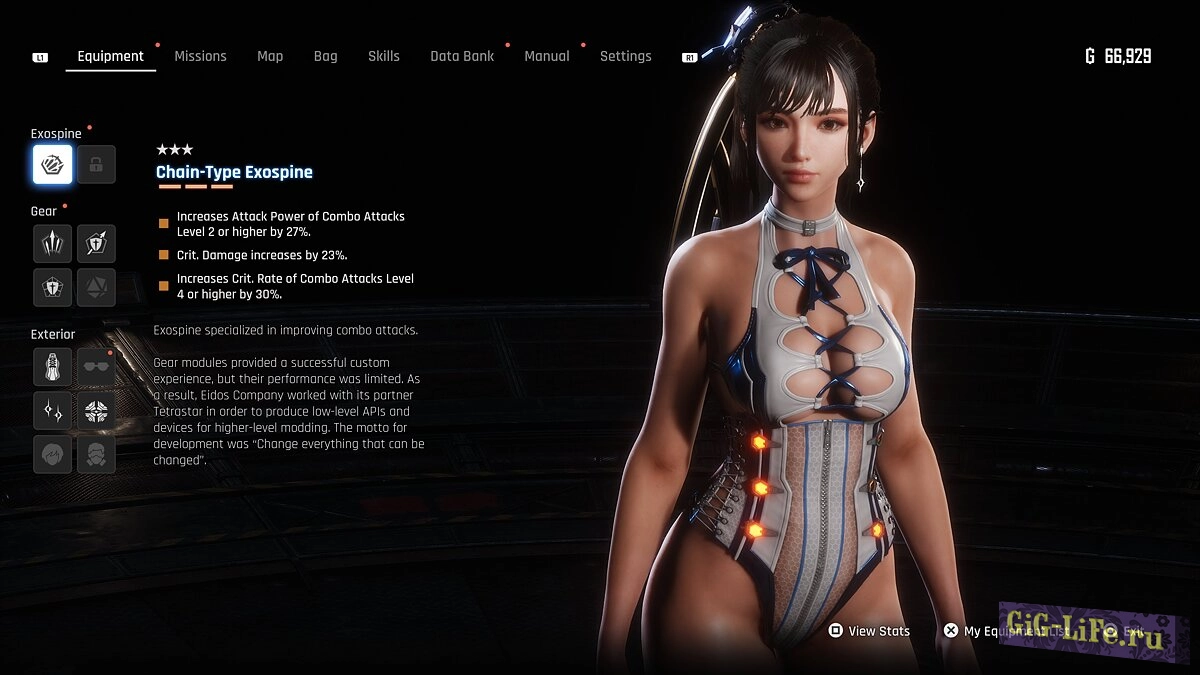Image resolution: width=1200 pixels, height=675 pixels.
Task: Show the Skills tab
Action: coord(383,56)
